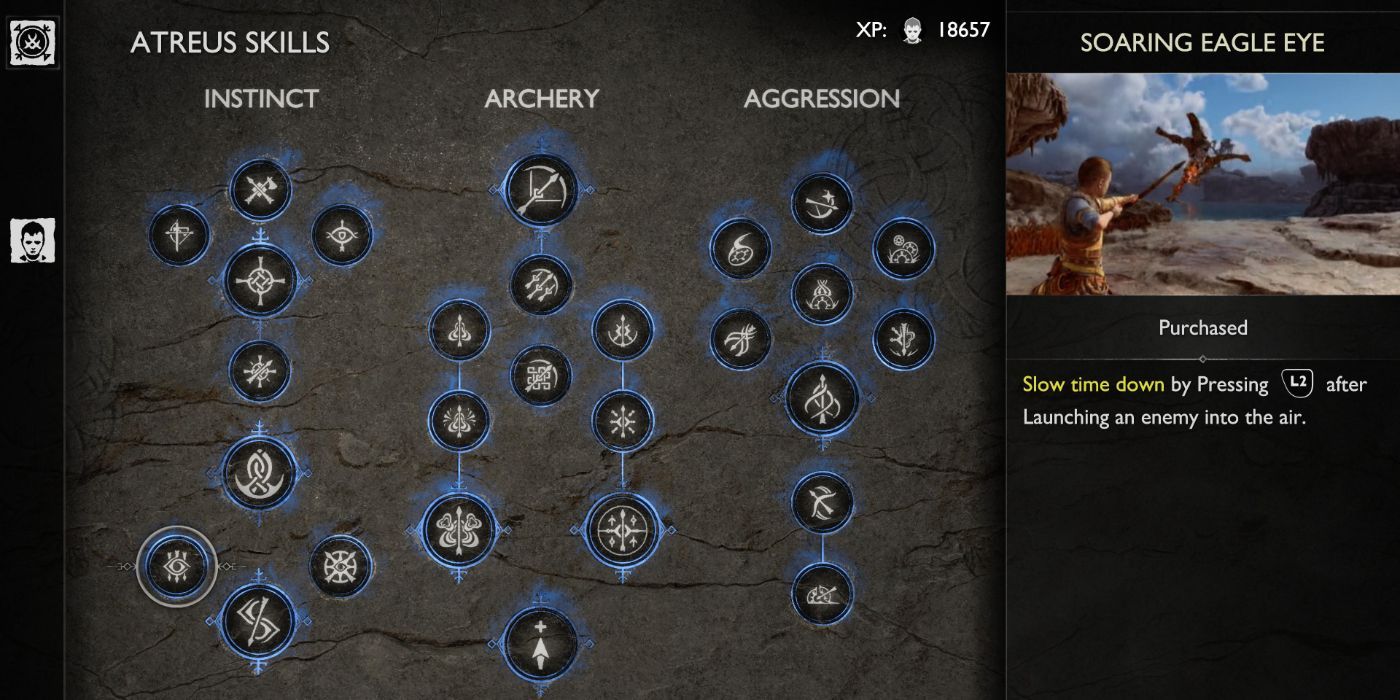
Task: Select the bow-and-axe skill heading Aggression
Action: tap(822, 204)
